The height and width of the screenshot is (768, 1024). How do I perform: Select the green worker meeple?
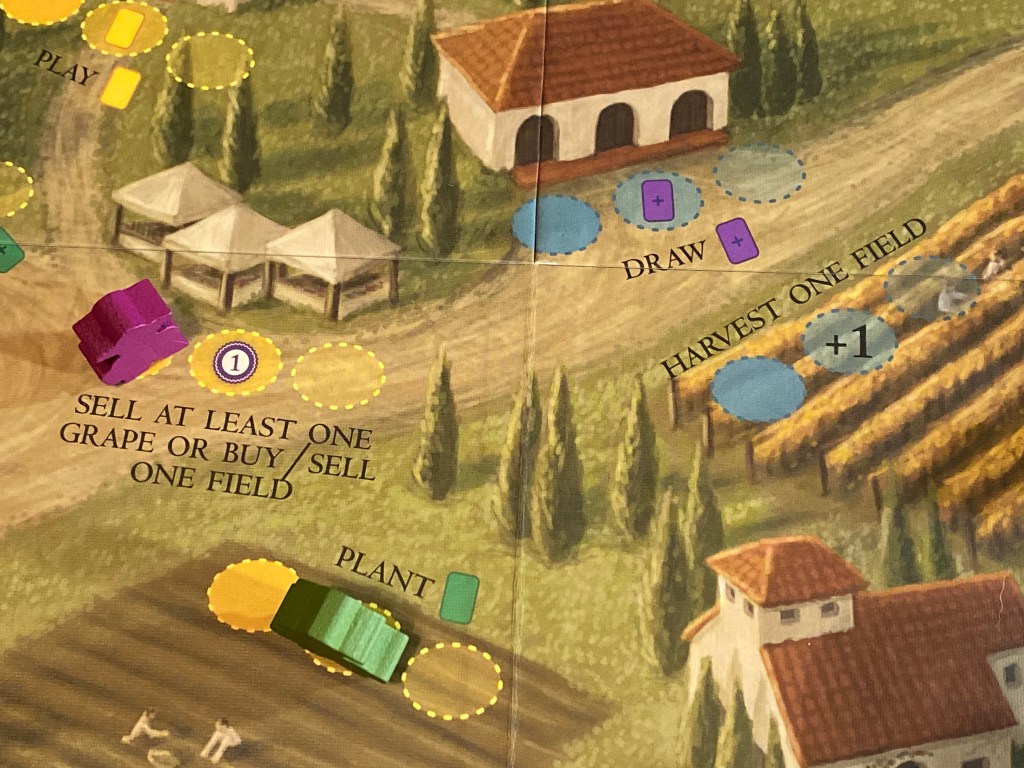[342, 628]
